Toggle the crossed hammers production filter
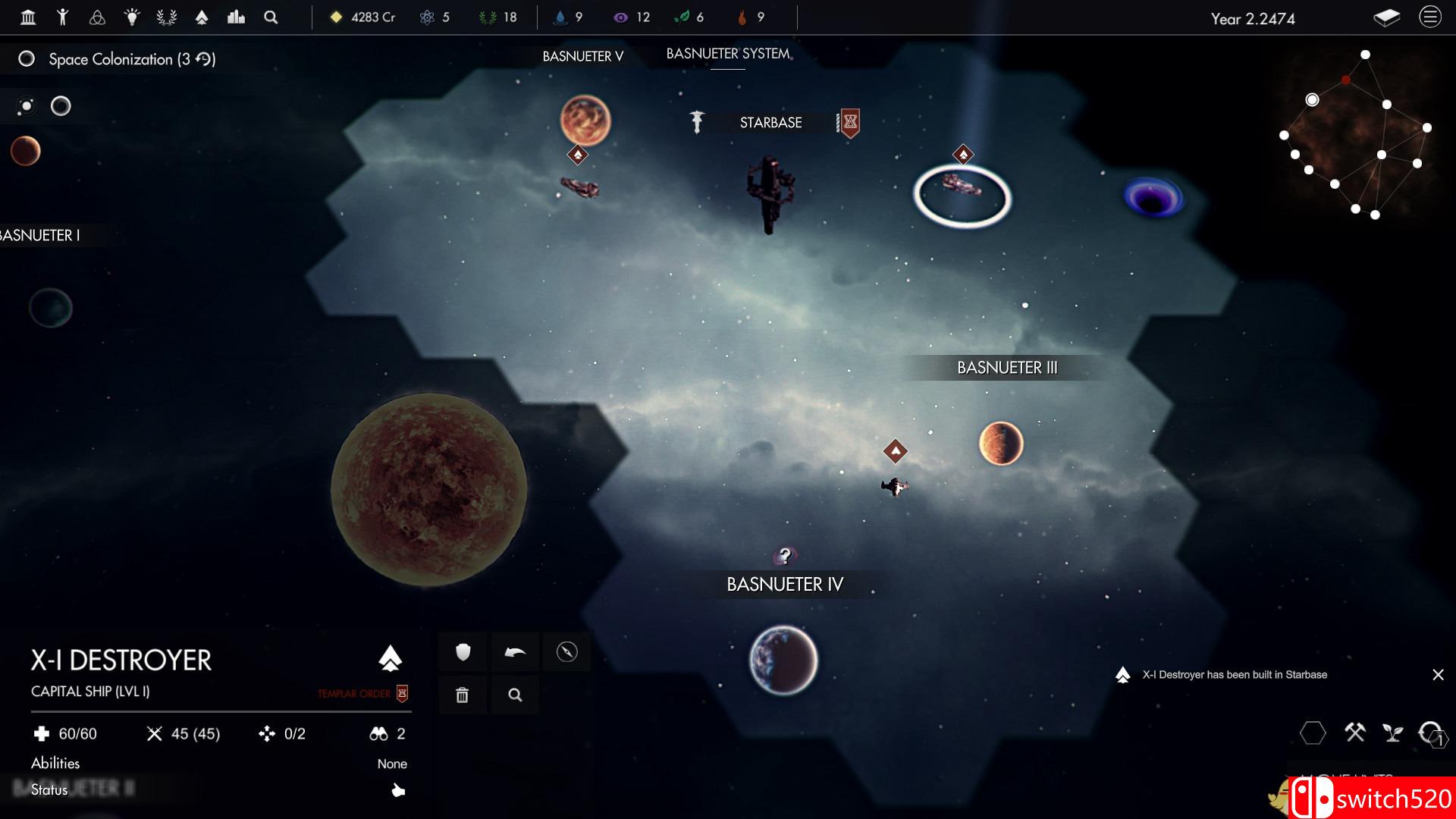Viewport: 1456px width, 819px height. (1354, 733)
